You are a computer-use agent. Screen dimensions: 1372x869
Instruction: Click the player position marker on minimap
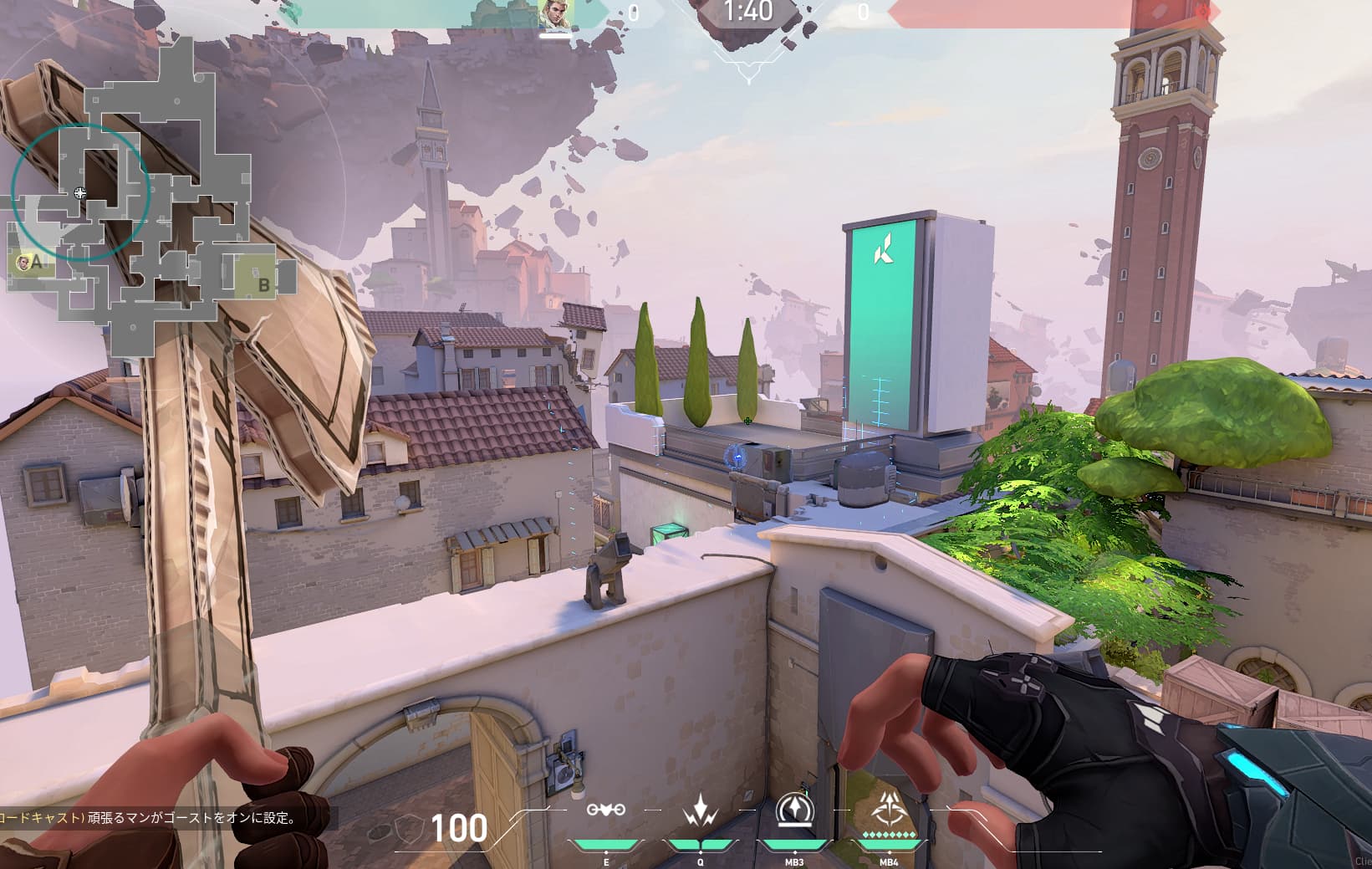80,193
